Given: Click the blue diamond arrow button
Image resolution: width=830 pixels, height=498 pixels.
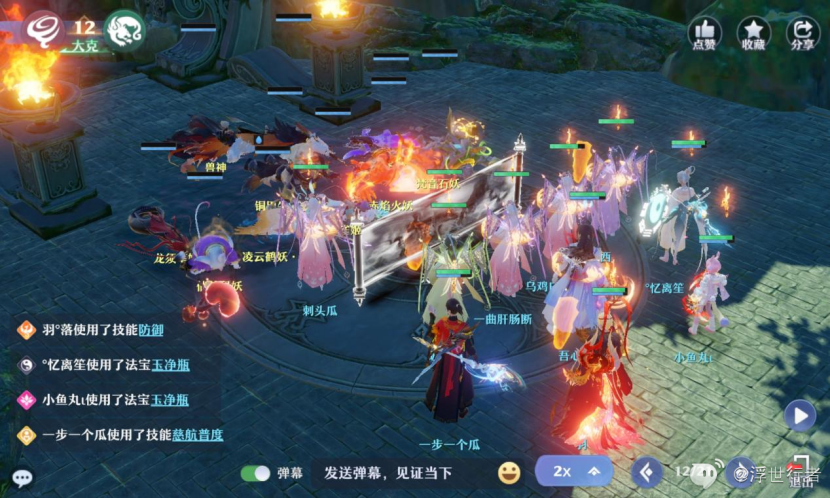Looking at the screenshot, I should pos(647,471).
